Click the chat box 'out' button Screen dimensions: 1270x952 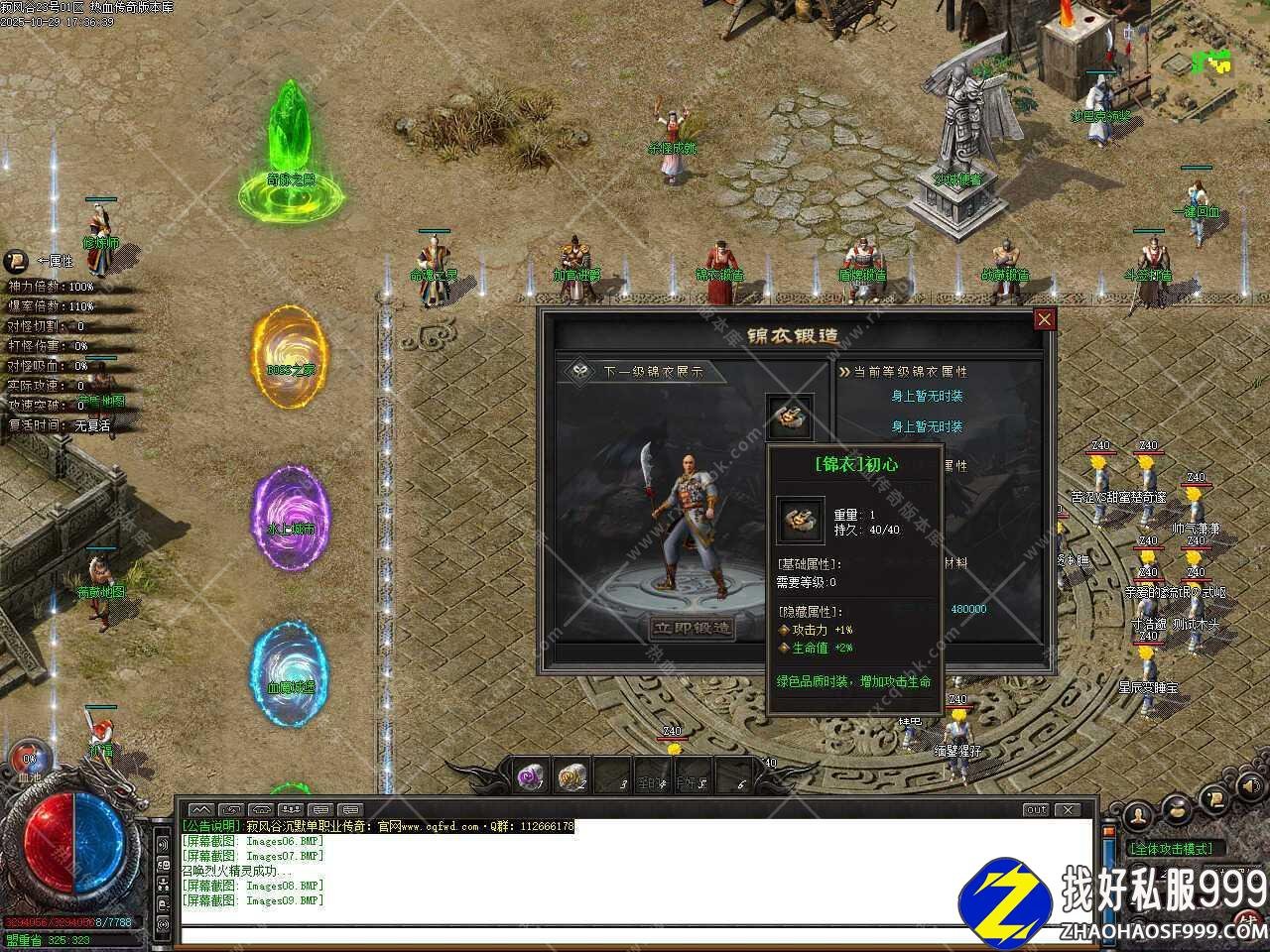point(1036,809)
